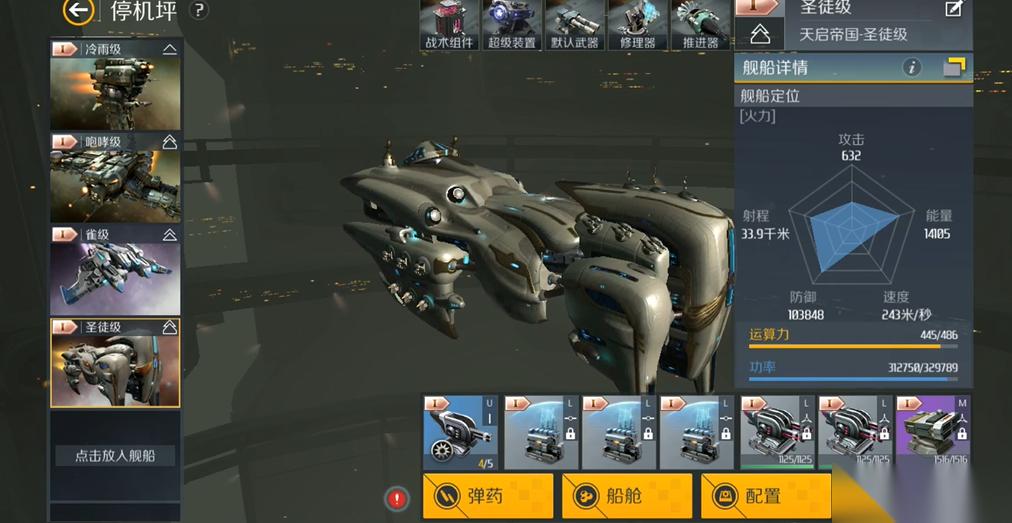Toggle the yellow panel expand icon
Image resolution: width=1012 pixels, height=523 pixels.
[955, 67]
